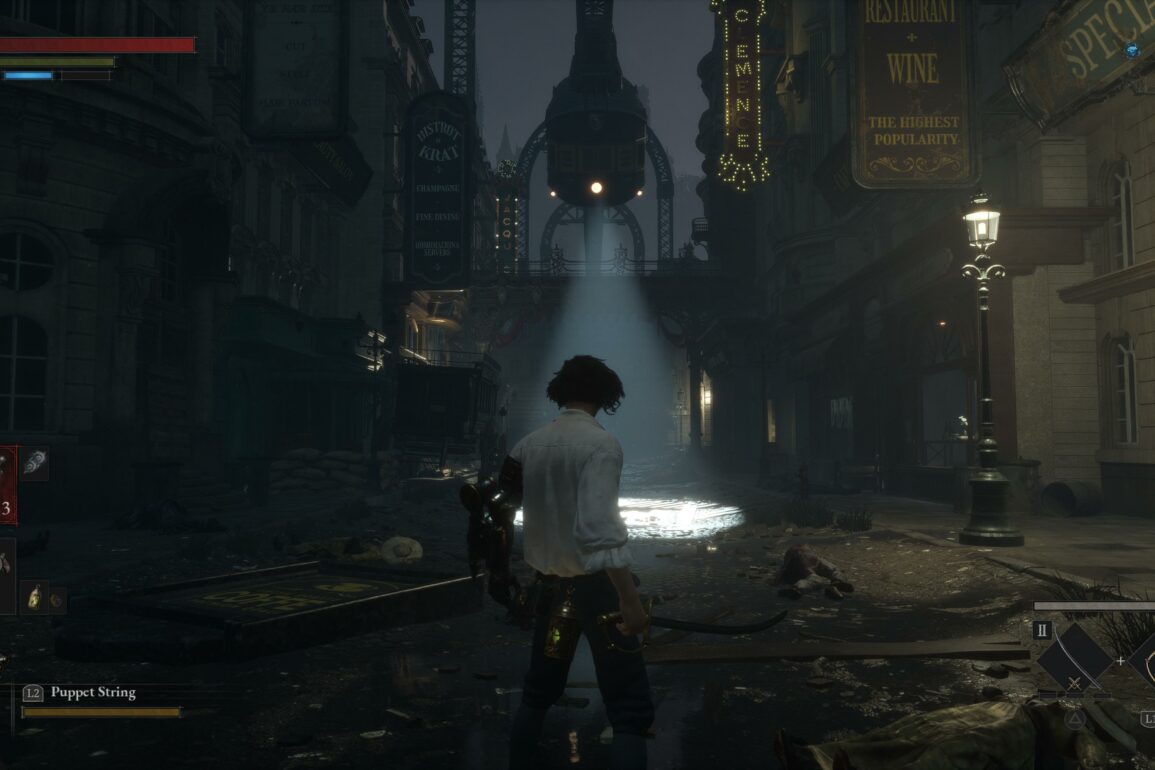Viewport: 1155px width, 770px height.
Task: Select the yellow lantern item slot
Action: (35, 597)
